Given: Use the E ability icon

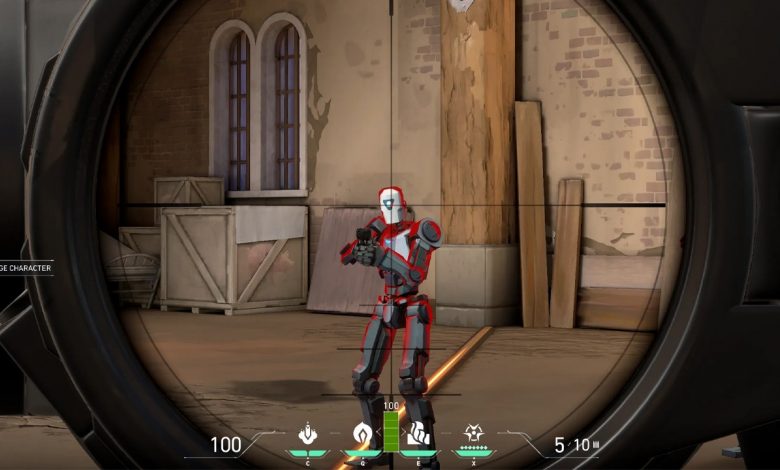Looking at the screenshot, I should click(419, 435).
